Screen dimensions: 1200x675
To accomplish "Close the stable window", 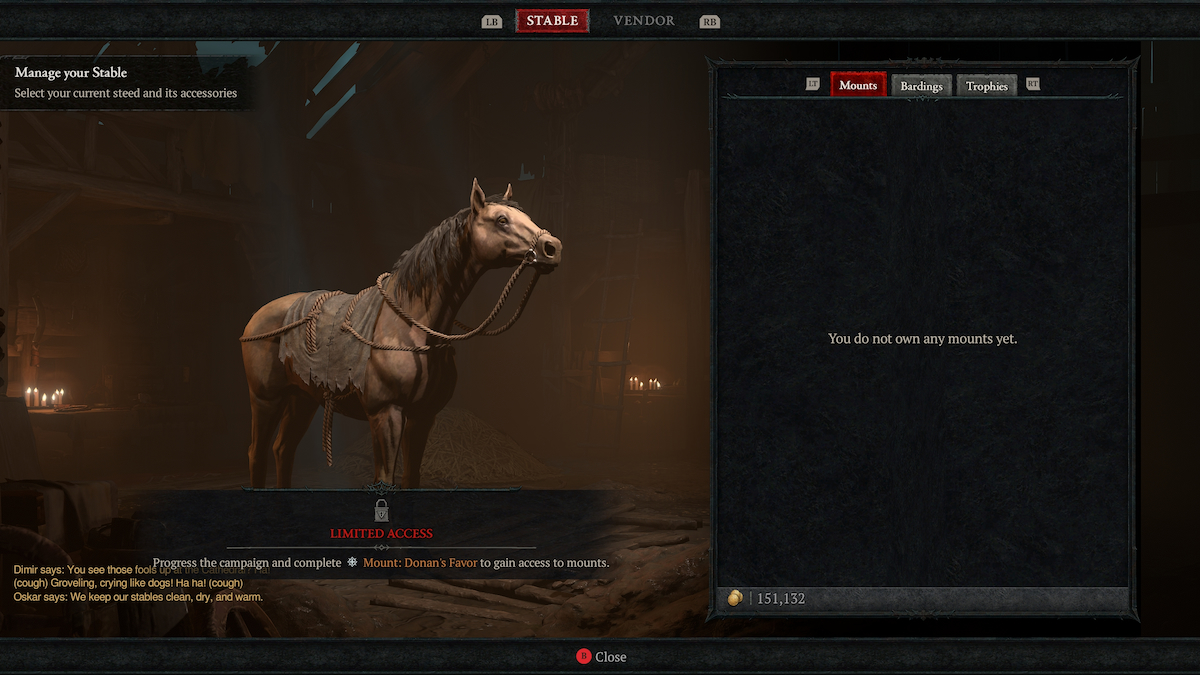I will (x=601, y=656).
